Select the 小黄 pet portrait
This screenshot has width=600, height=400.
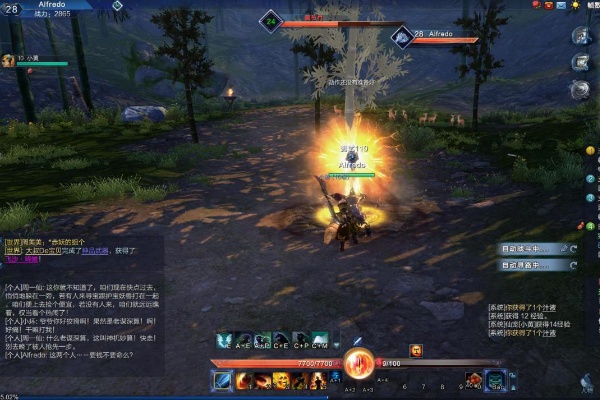click(x=7, y=60)
